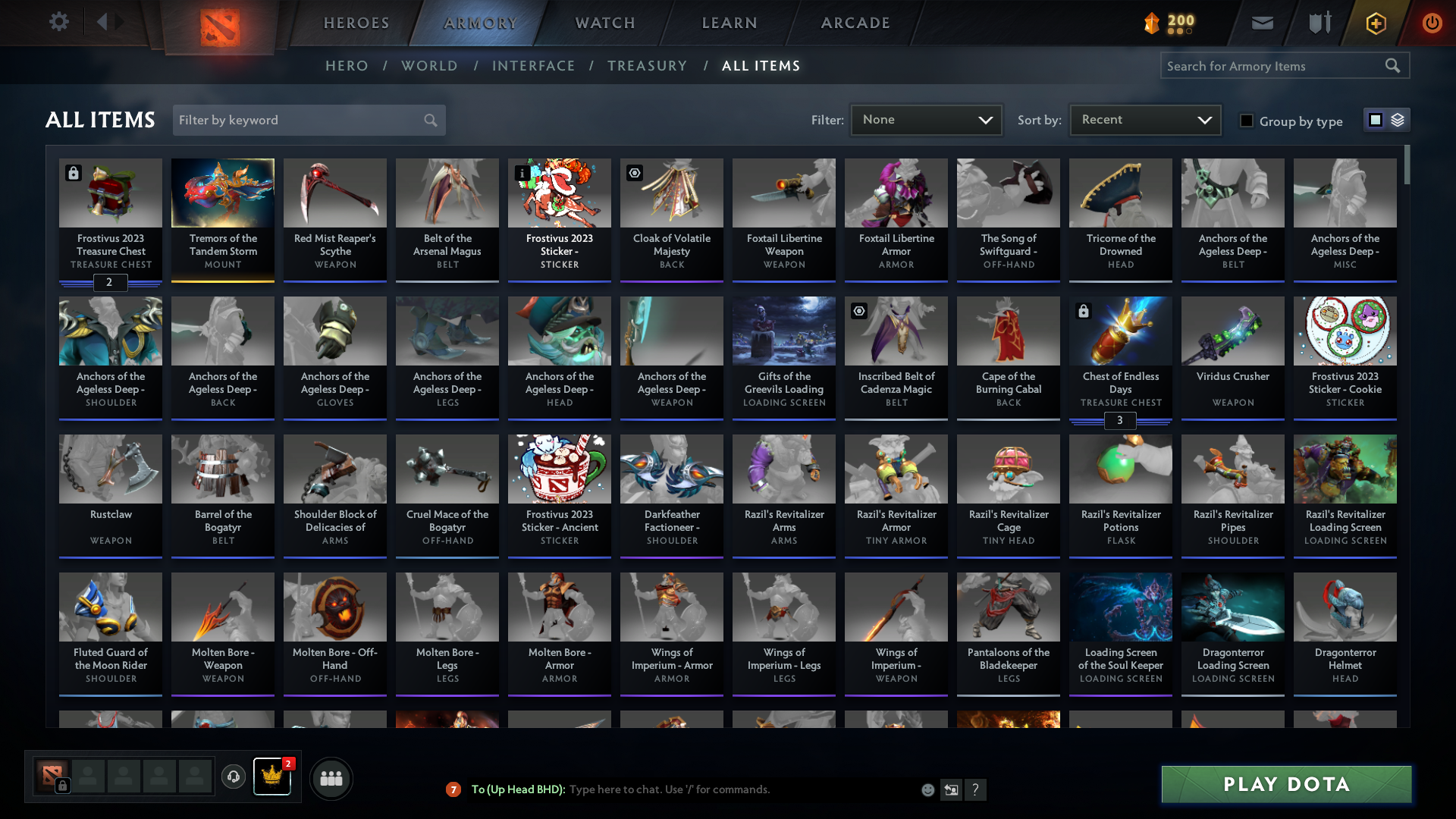The image size is (1456, 819).
Task: Click the search magnifier in Armory search bar
Action: point(1393,65)
